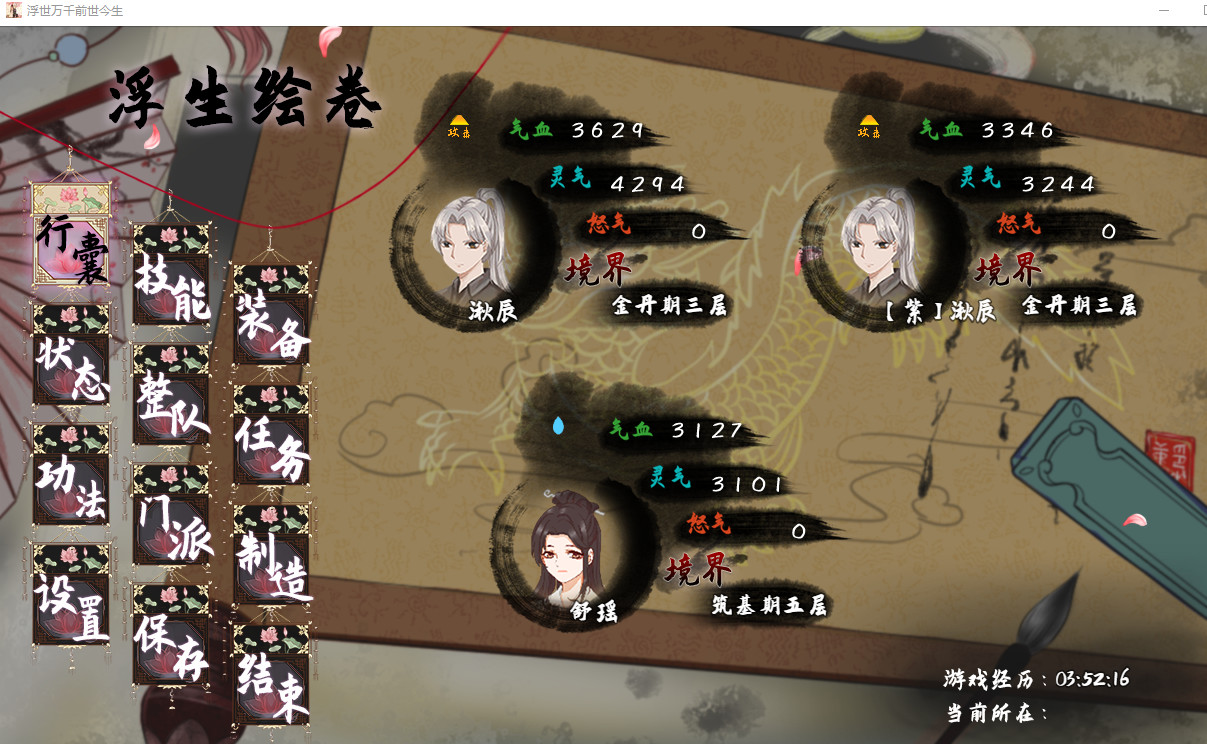This screenshot has height=744, width=1207.
Task: Minimize the game window
Action: click(x=1163, y=10)
